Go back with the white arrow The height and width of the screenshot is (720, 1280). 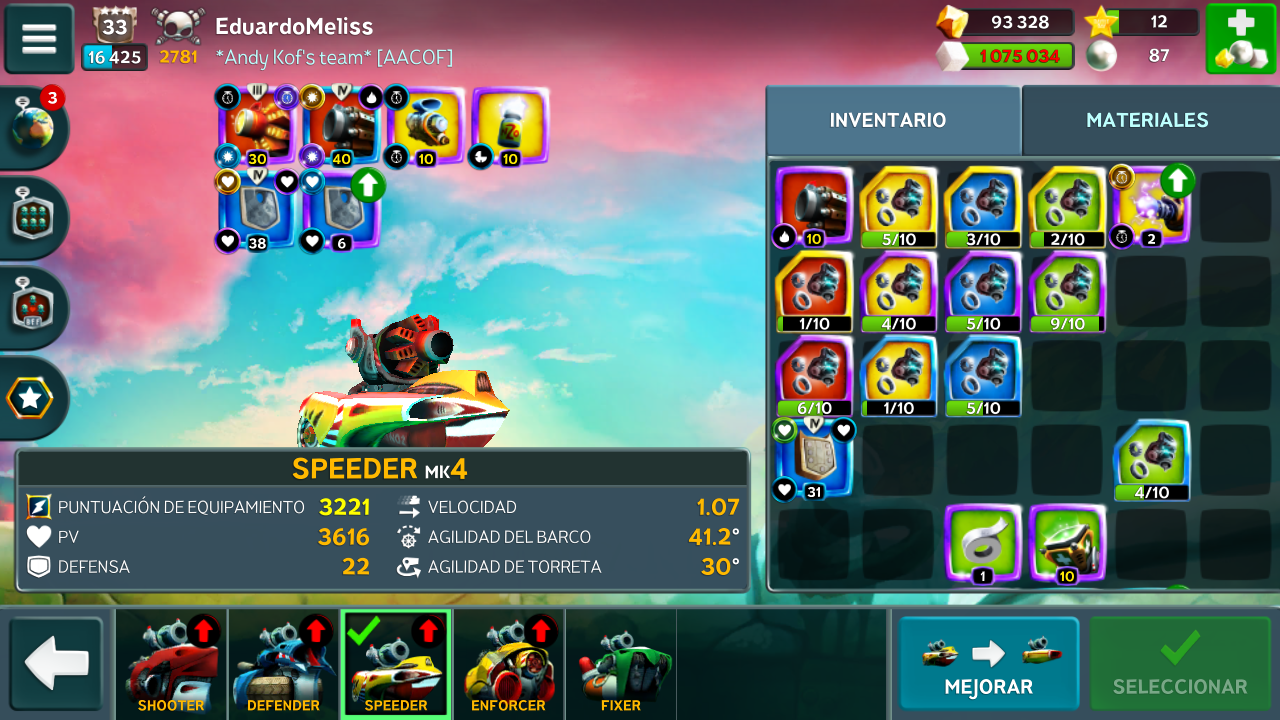(x=57, y=664)
